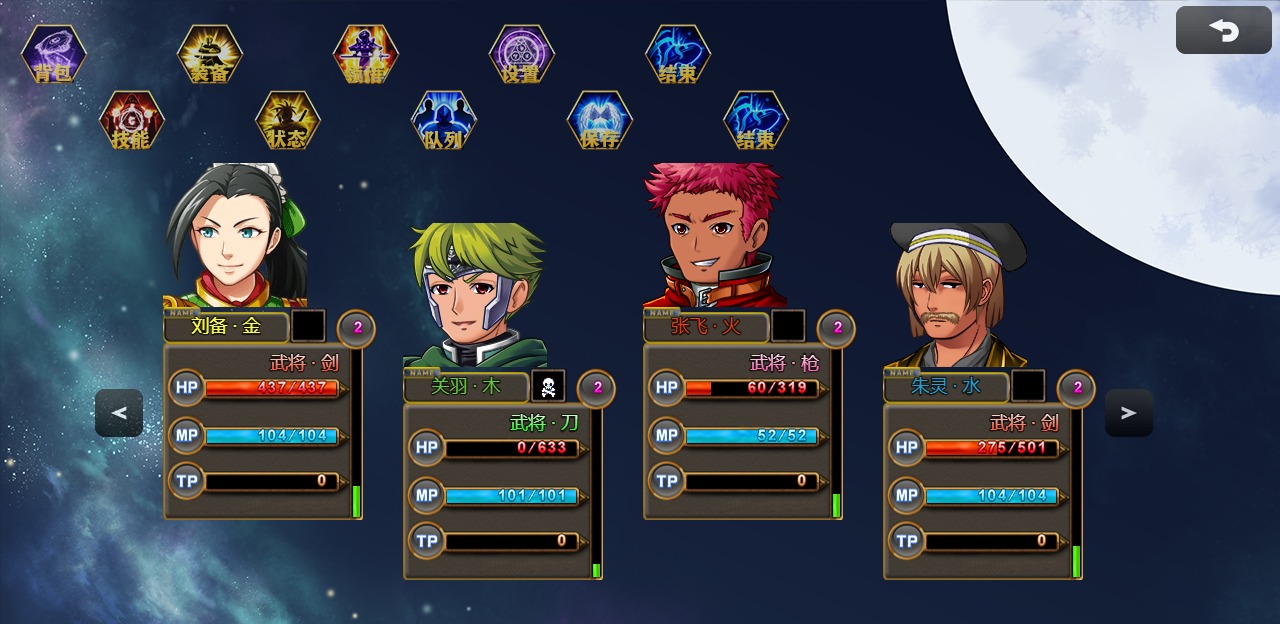Choose the 保存 save option

coord(600,121)
